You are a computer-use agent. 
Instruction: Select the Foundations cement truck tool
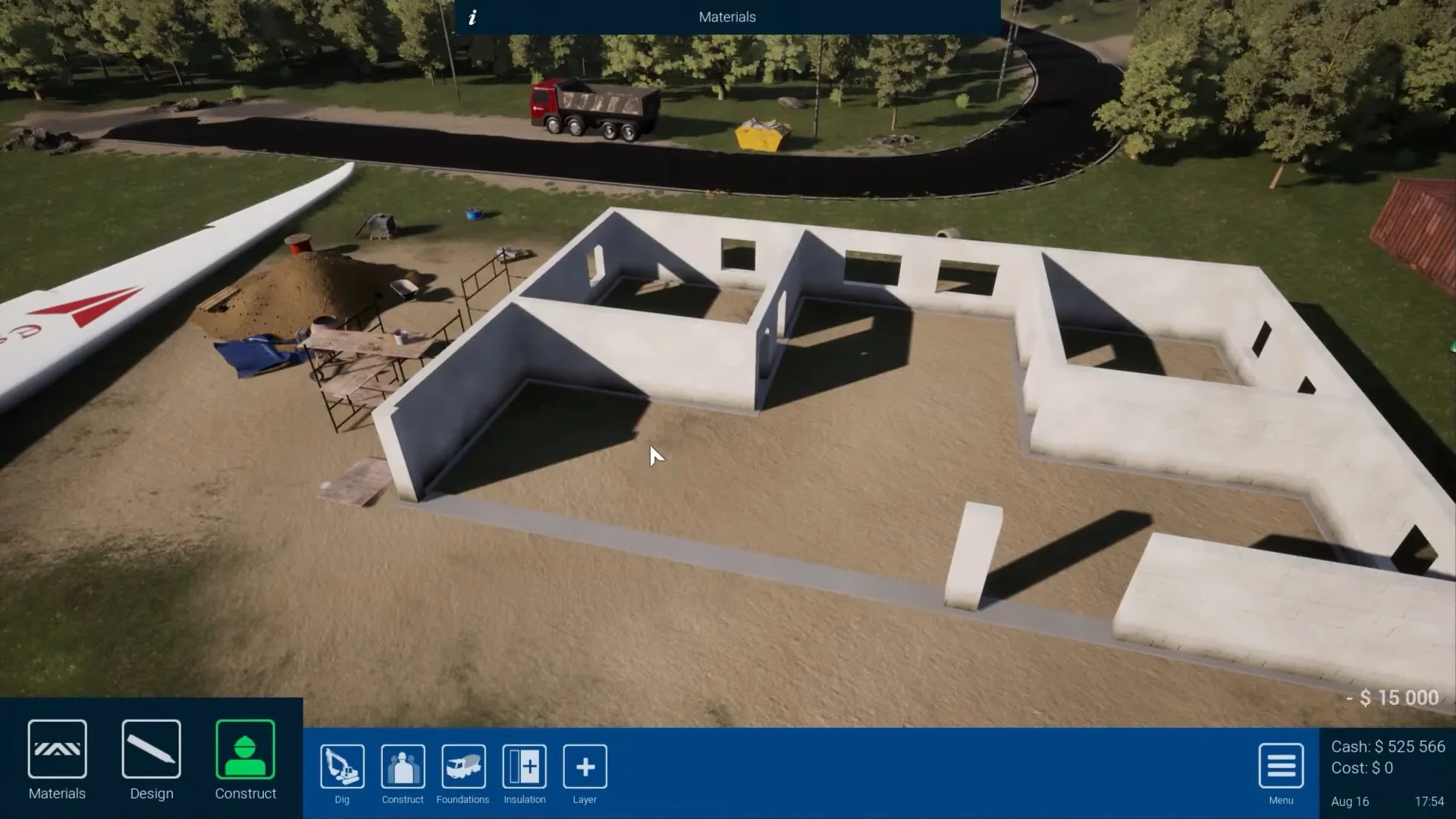[x=463, y=767]
